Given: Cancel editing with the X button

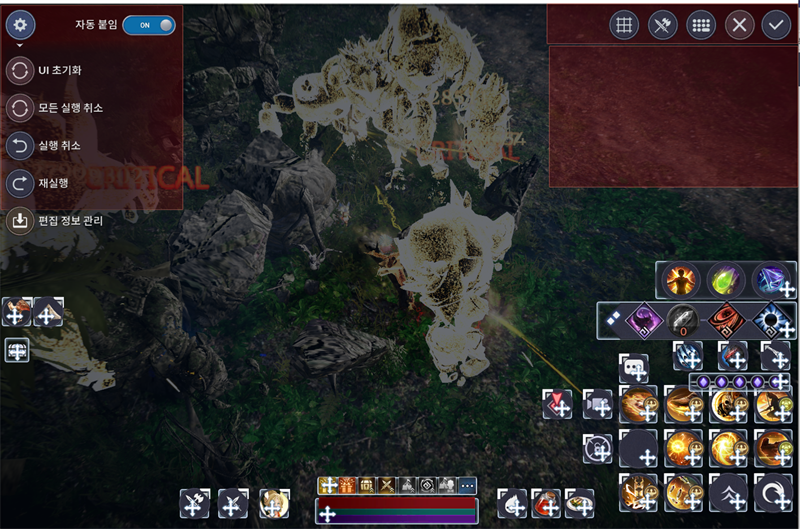Looking at the screenshot, I should click(738, 25).
